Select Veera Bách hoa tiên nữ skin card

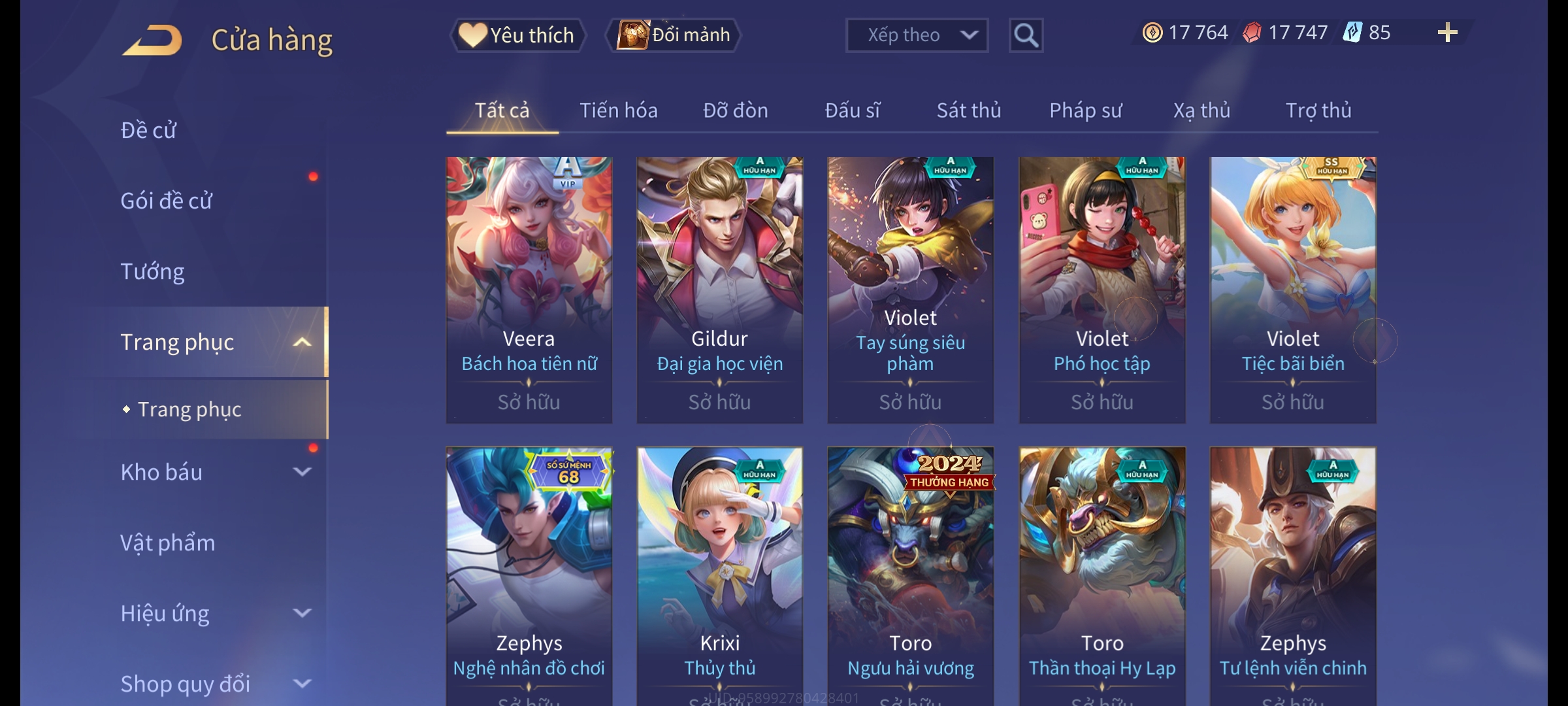529,289
